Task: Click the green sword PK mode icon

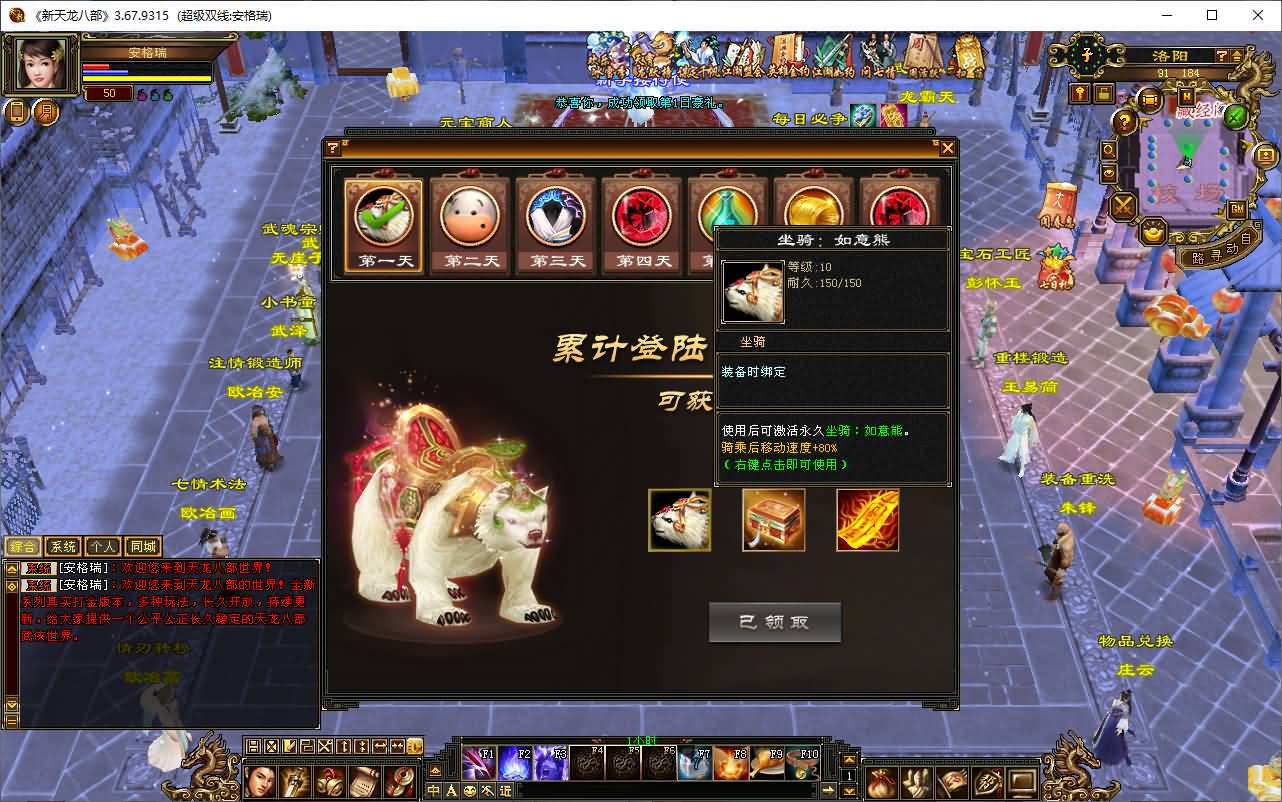Action: [1234, 118]
